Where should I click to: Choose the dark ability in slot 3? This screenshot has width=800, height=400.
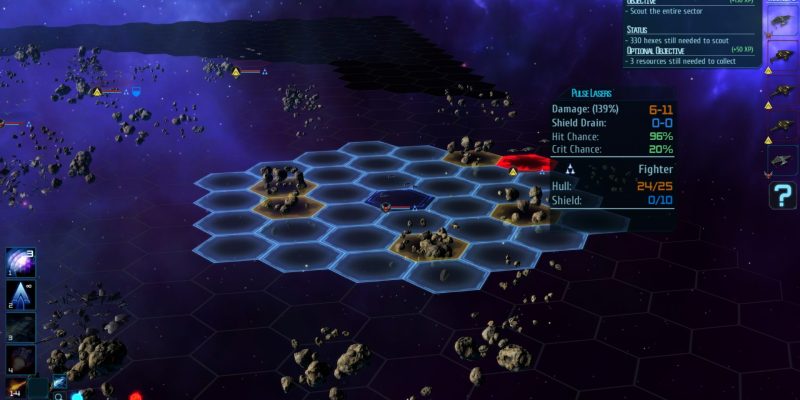coord(21,328)
